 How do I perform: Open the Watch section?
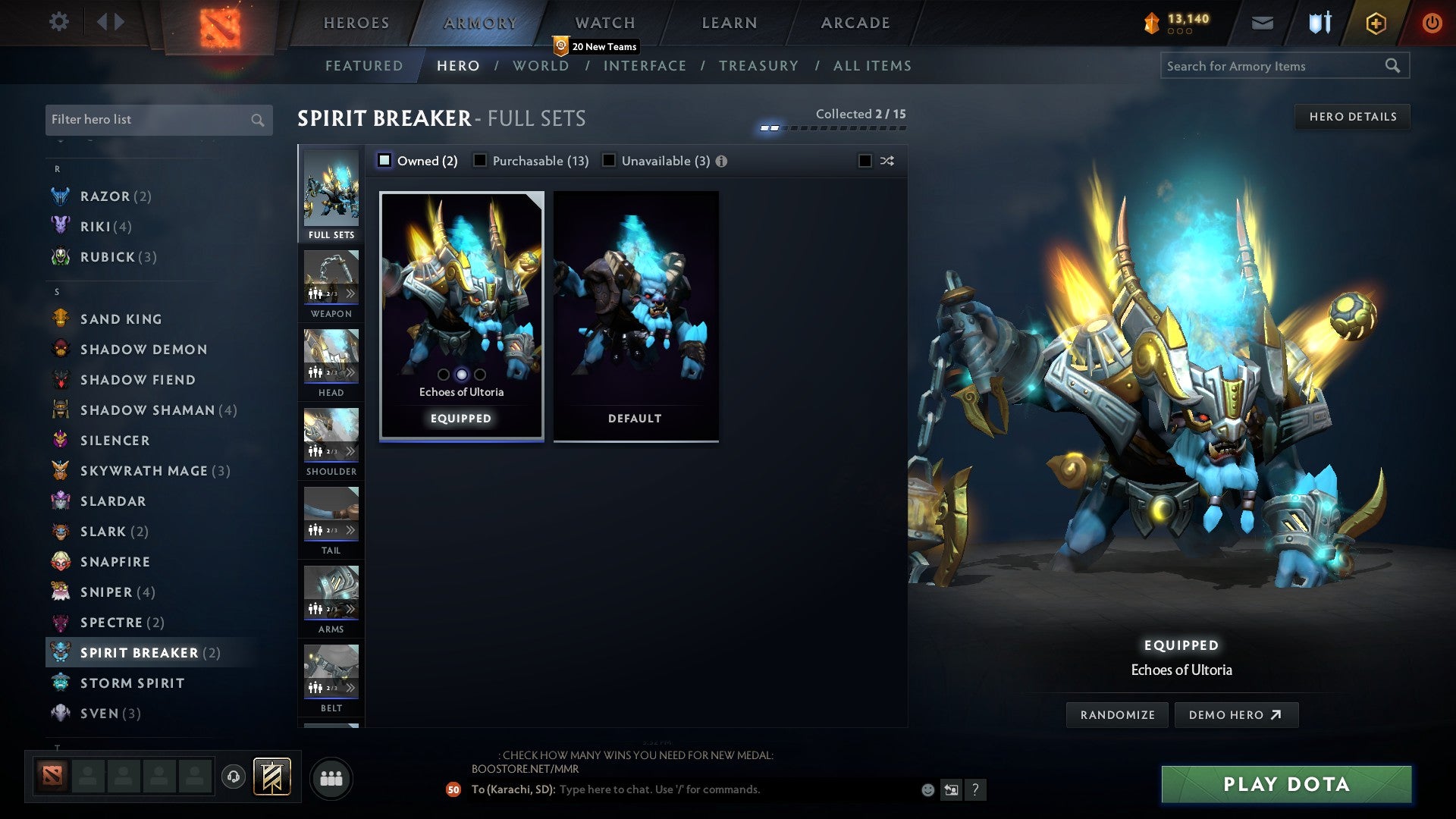click(x=604, y=22)
